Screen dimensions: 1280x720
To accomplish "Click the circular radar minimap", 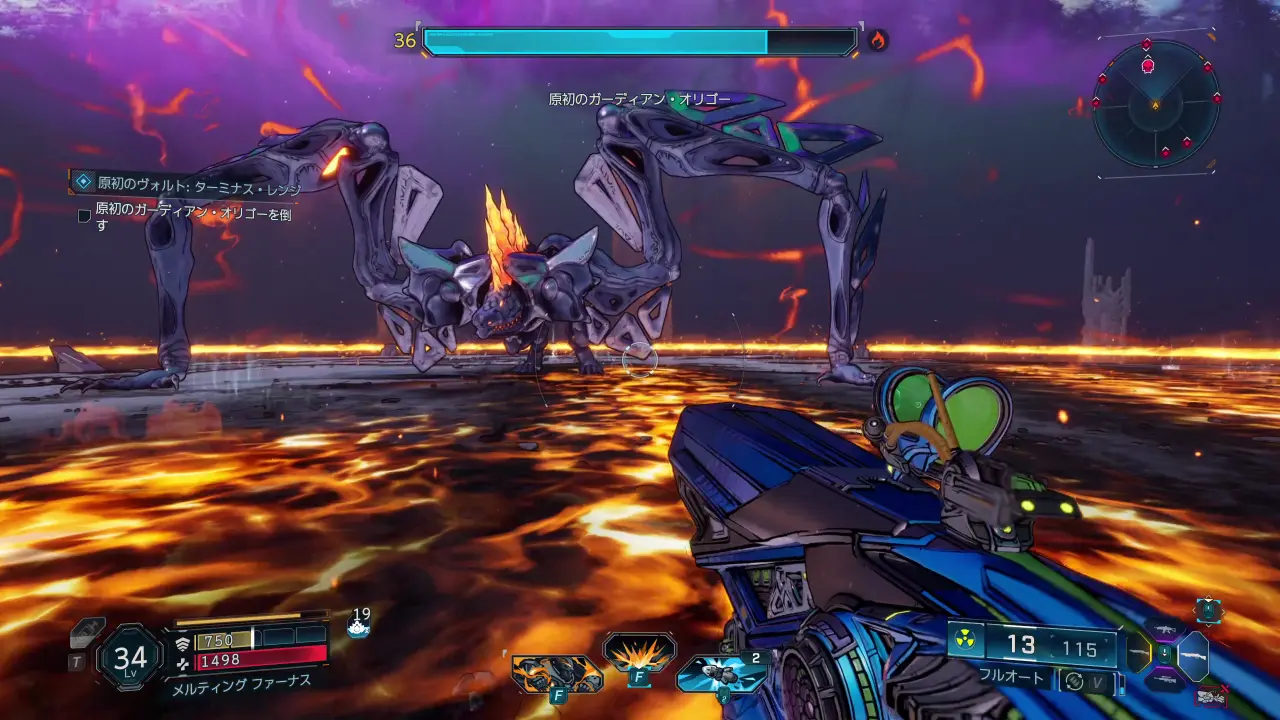I will (x=1155, y=103).
